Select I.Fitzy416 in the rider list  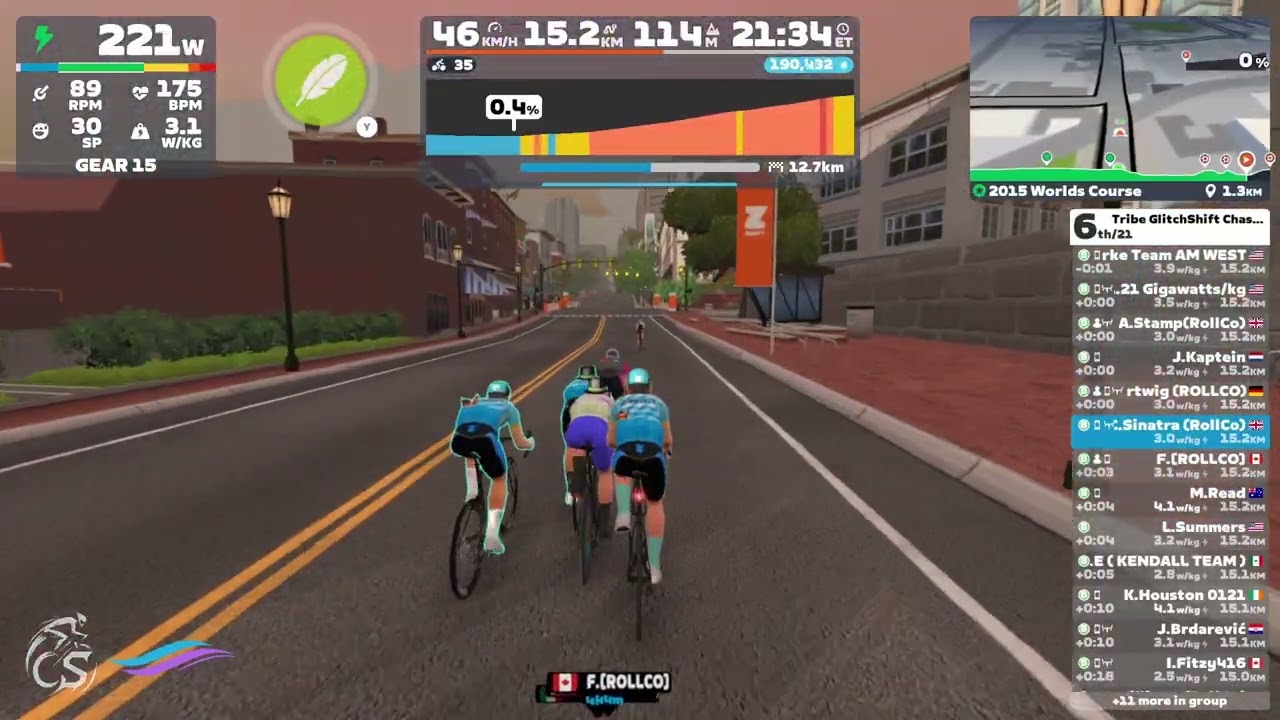[x=1170, y=669]
